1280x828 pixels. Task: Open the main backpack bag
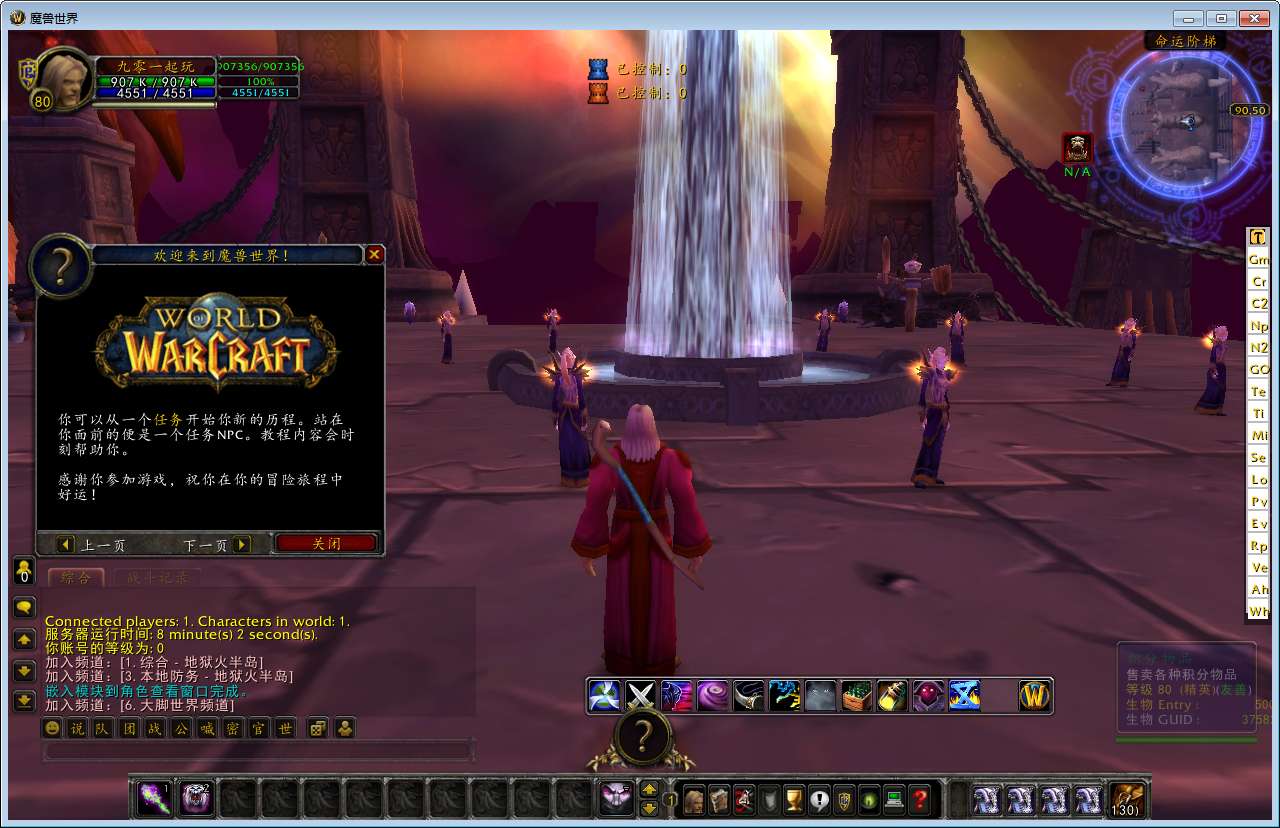point(1126,800)
